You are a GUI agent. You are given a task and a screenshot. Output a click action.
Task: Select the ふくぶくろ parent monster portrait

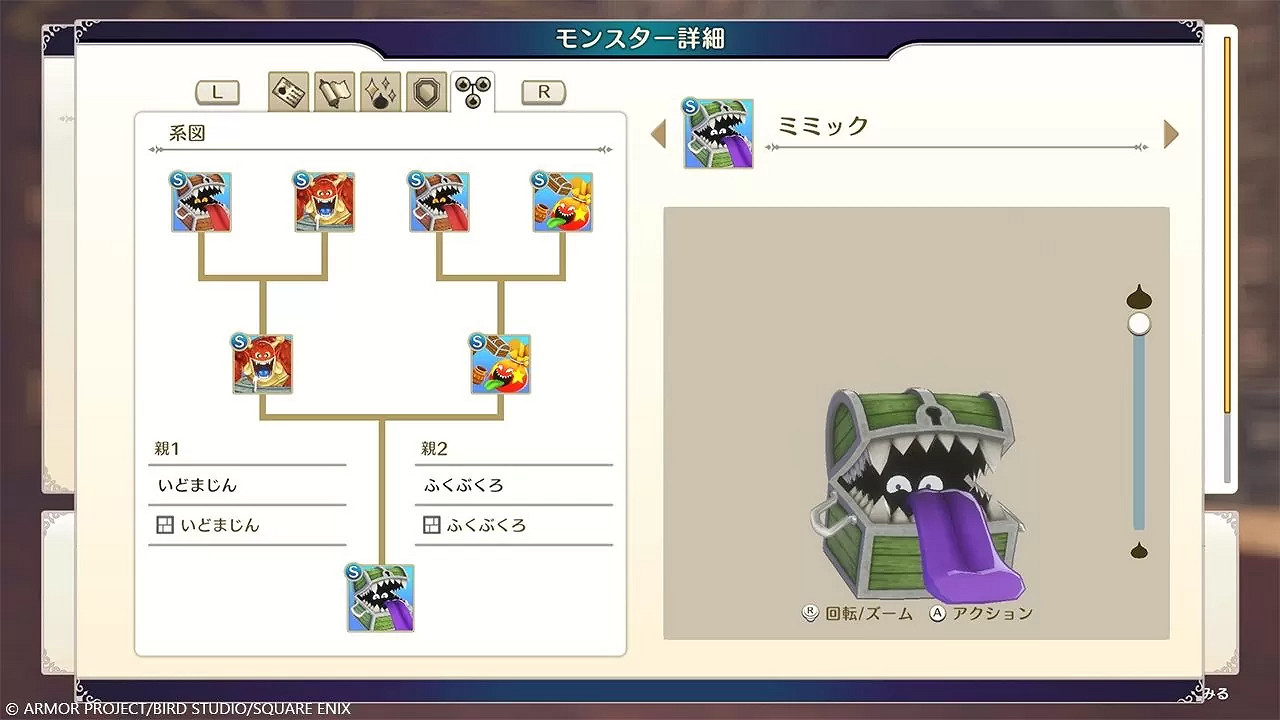500,363
